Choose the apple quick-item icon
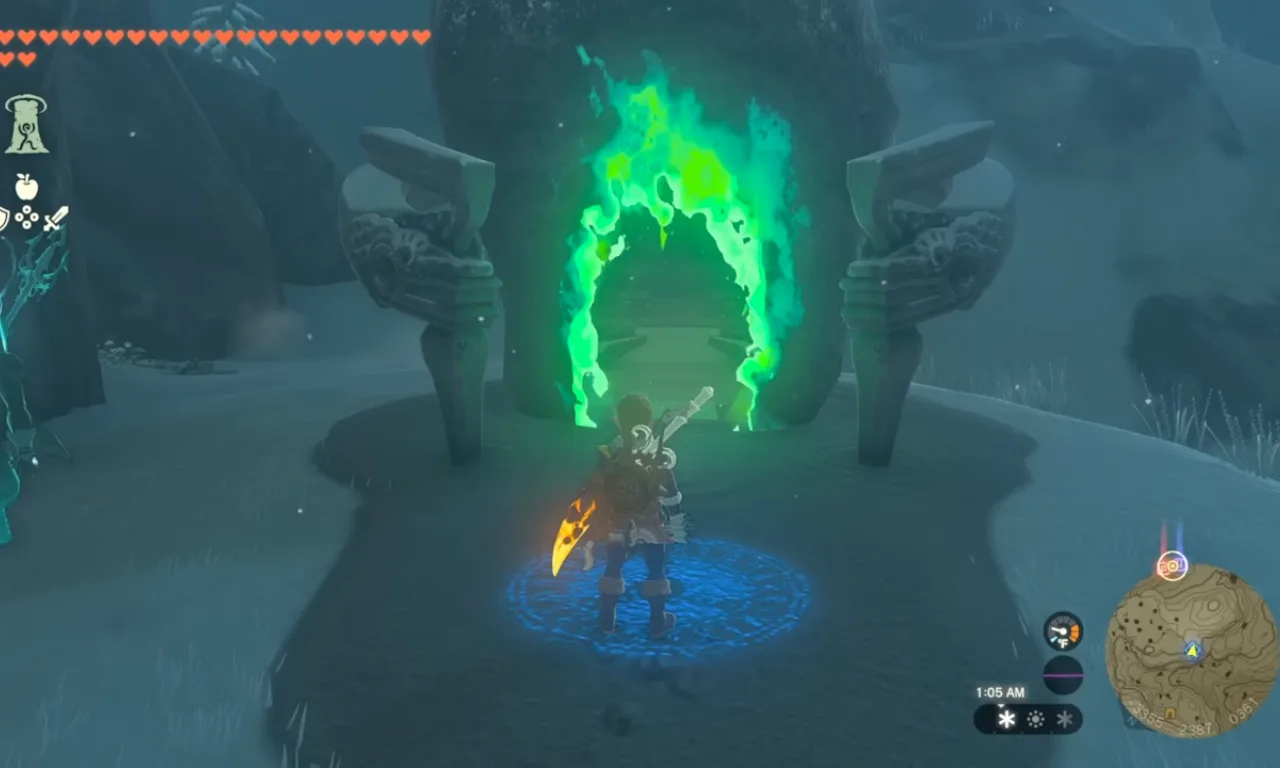 coord(26,186)
